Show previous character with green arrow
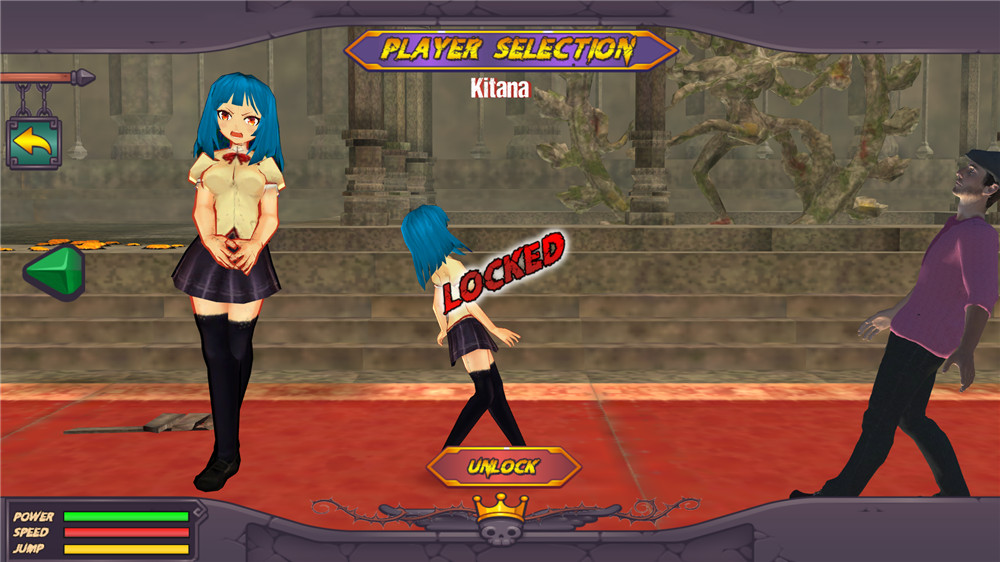 coord(56,271)
